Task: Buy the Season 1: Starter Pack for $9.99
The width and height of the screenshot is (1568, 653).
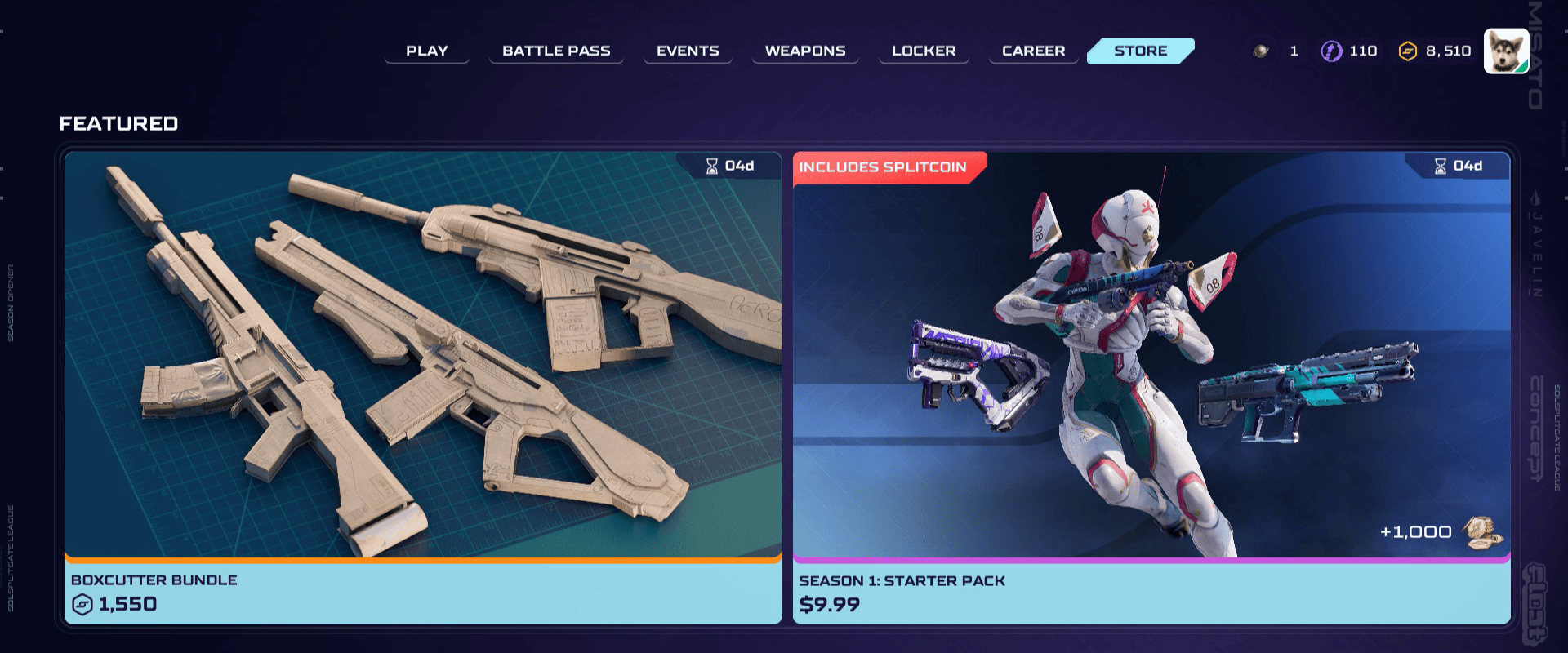Action: (1150, 384)
